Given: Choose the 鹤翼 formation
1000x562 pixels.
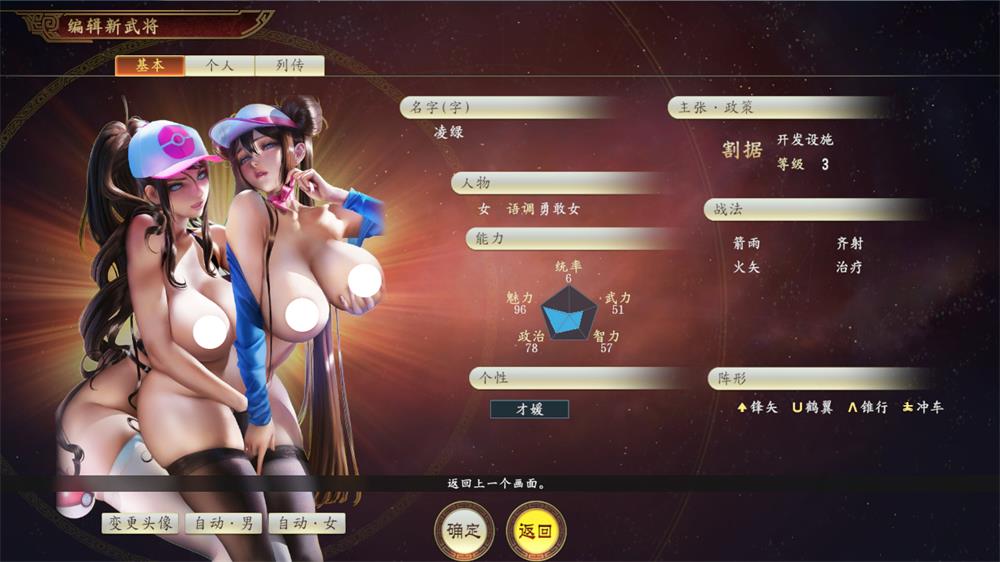Looking at the screenshot, I should tap(812, 407).
